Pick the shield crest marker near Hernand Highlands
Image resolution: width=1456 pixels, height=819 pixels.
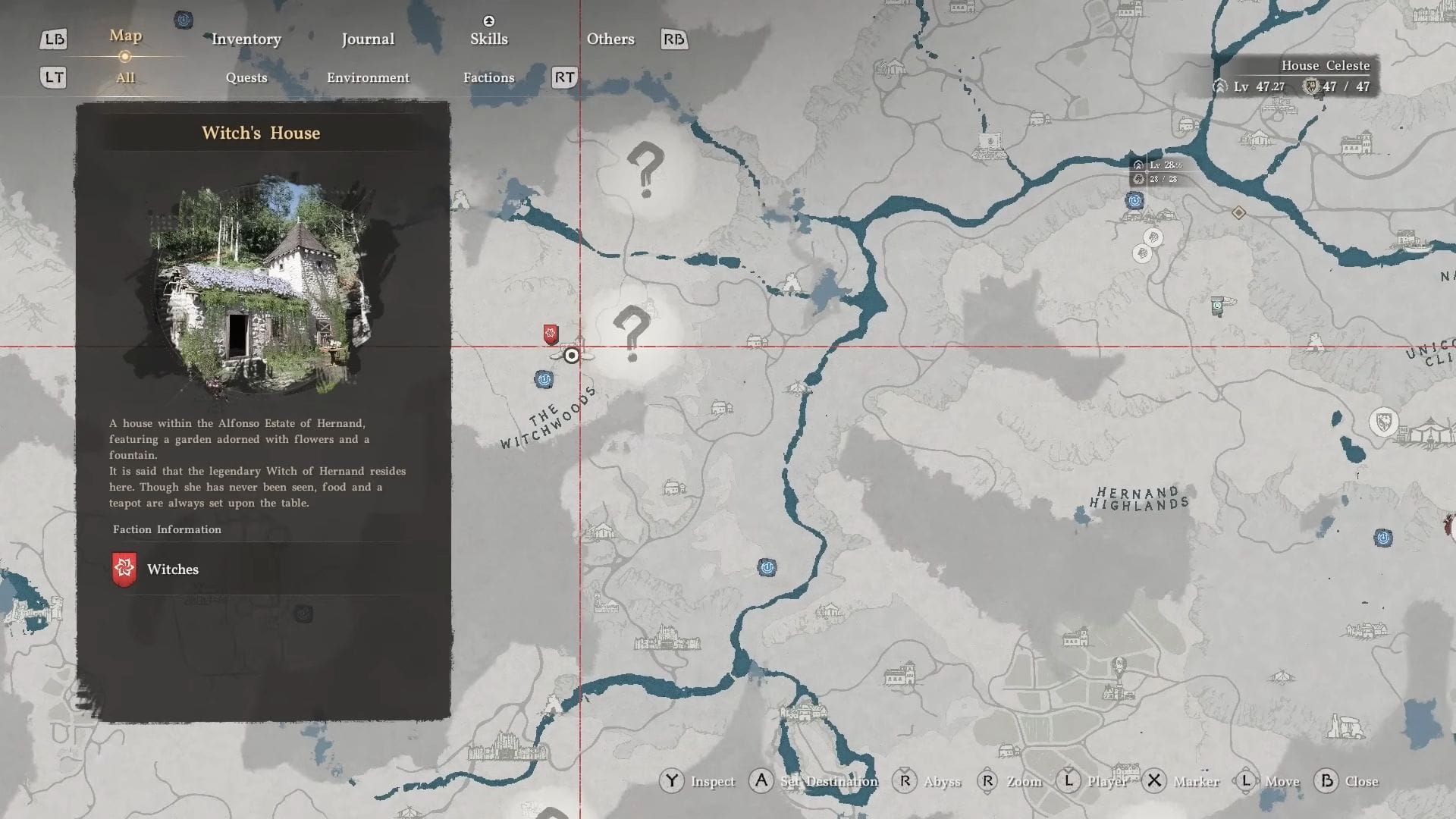(x=1384, y=422)
